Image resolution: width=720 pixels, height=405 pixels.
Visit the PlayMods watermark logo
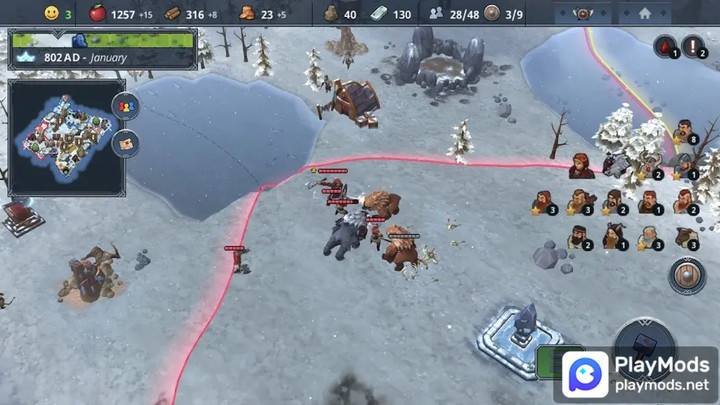638,375
